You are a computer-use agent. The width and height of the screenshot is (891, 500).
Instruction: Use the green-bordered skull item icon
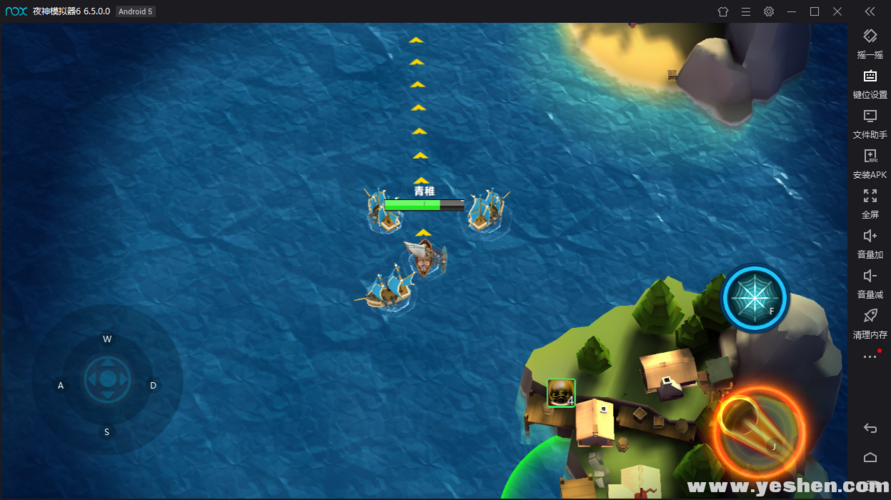coord(561,393)
